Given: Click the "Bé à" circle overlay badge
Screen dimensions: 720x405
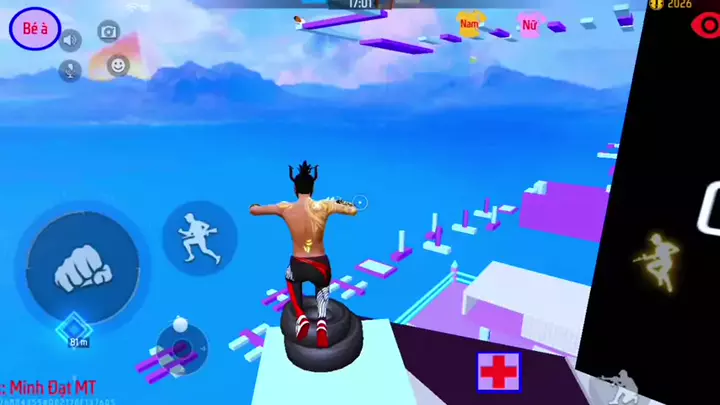Looking at the screenshot, I should click(x=35, y=30).
